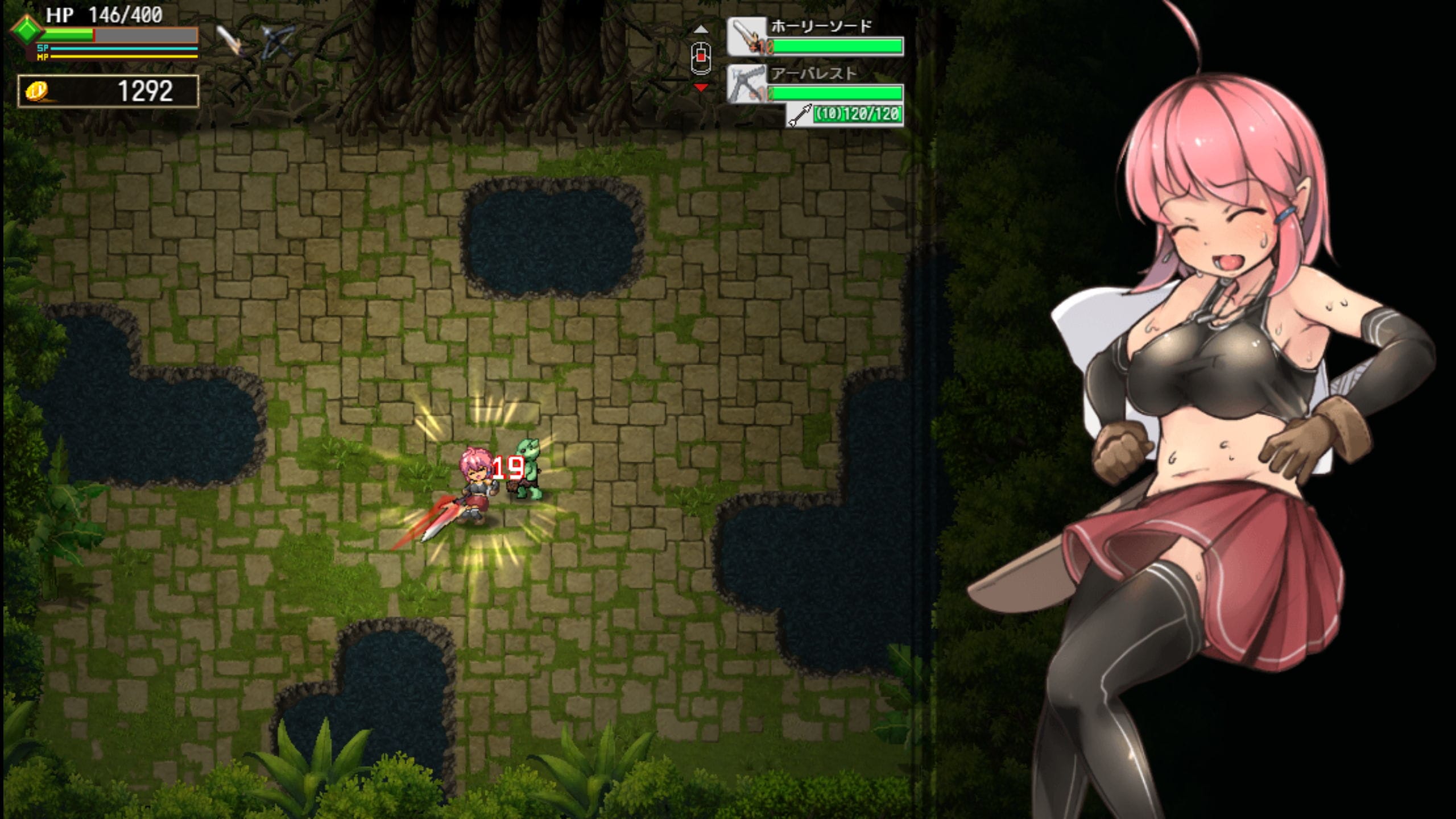Viewport: 1456px width, 819px height.
Task: Click the crossbow icon beside the HP bar
Action: (x=278, y=41)
